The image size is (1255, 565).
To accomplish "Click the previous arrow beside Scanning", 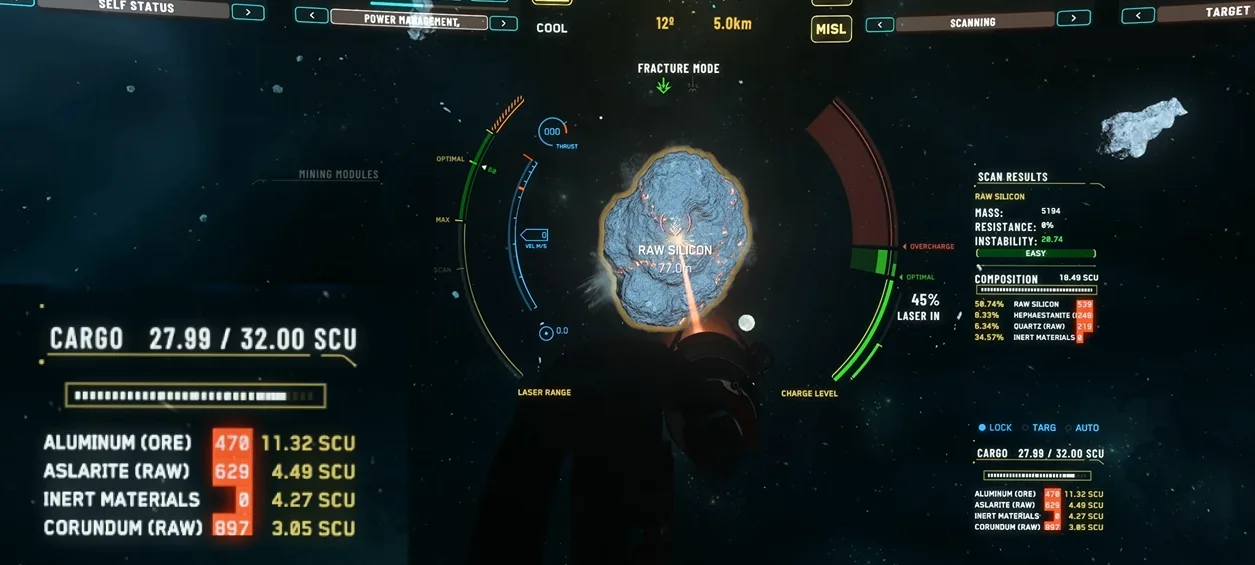I will [880, 25].
